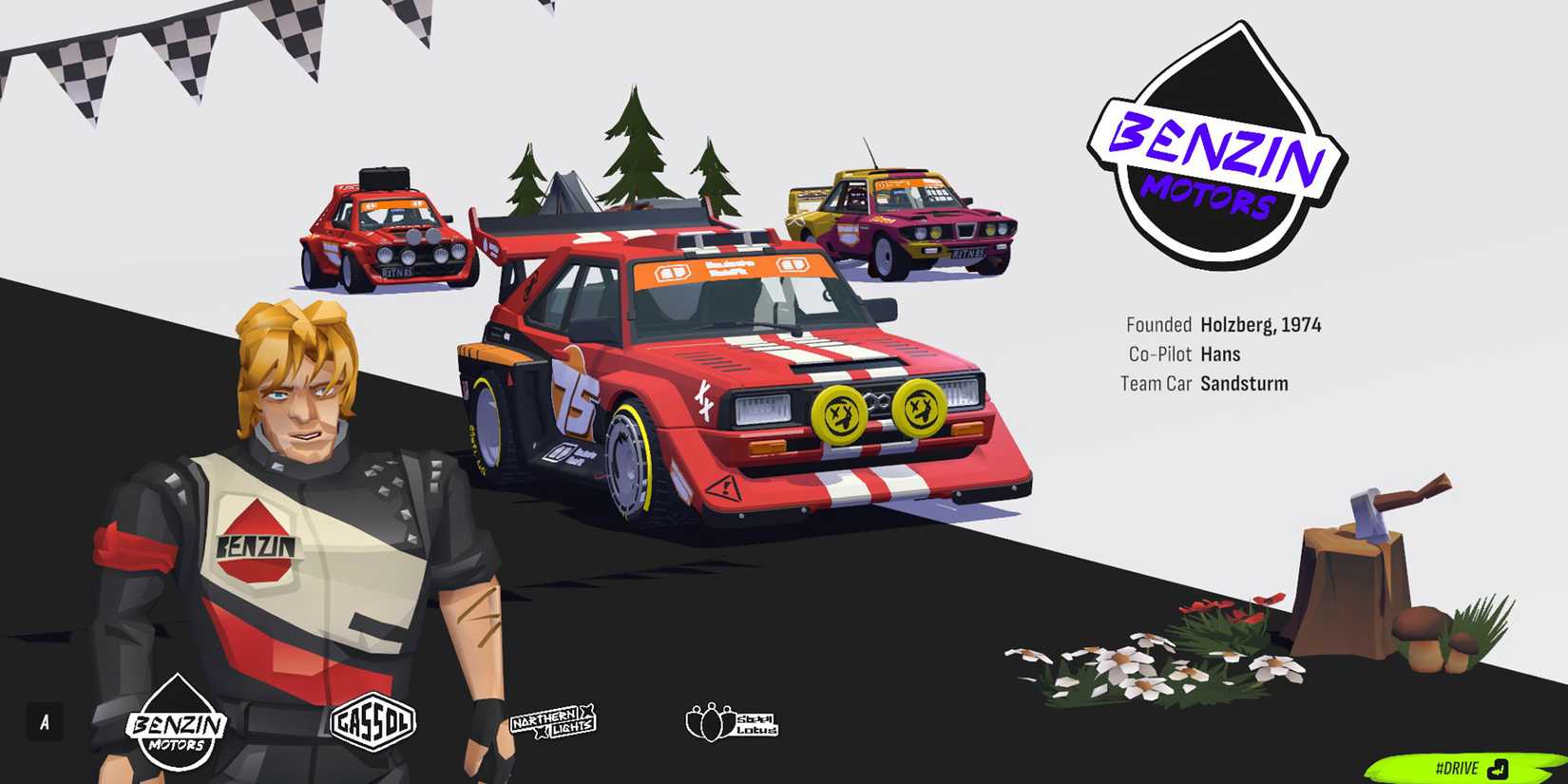Image resolution: width=1568 pixels, height=784 pixels.
Task: Switch to the Steel Lotus team tab
Action: (x=732, y=720)
